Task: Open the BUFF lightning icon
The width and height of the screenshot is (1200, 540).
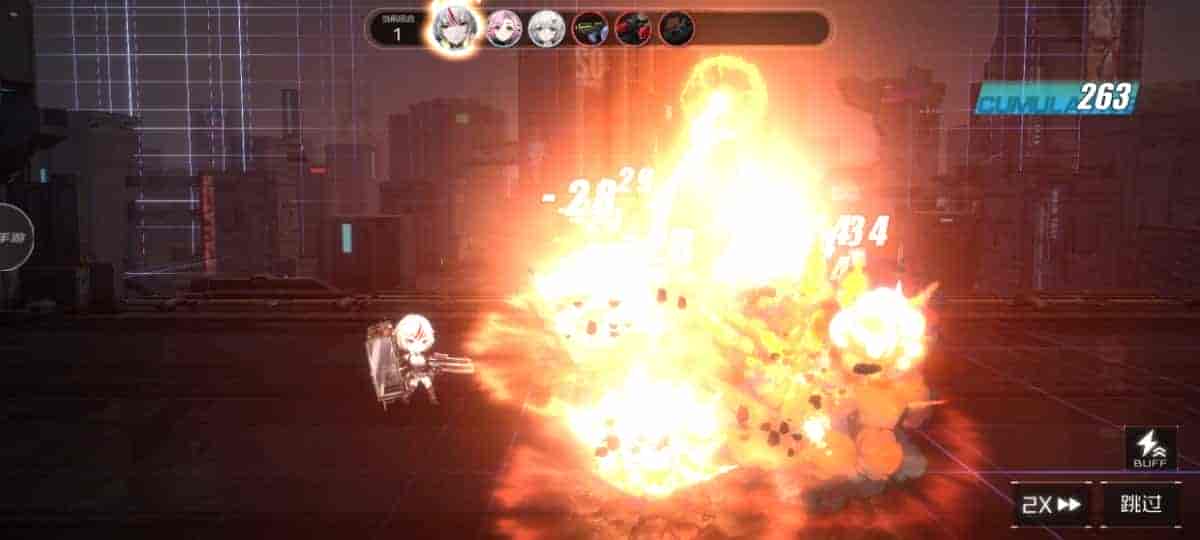Action: [1150, 449]
